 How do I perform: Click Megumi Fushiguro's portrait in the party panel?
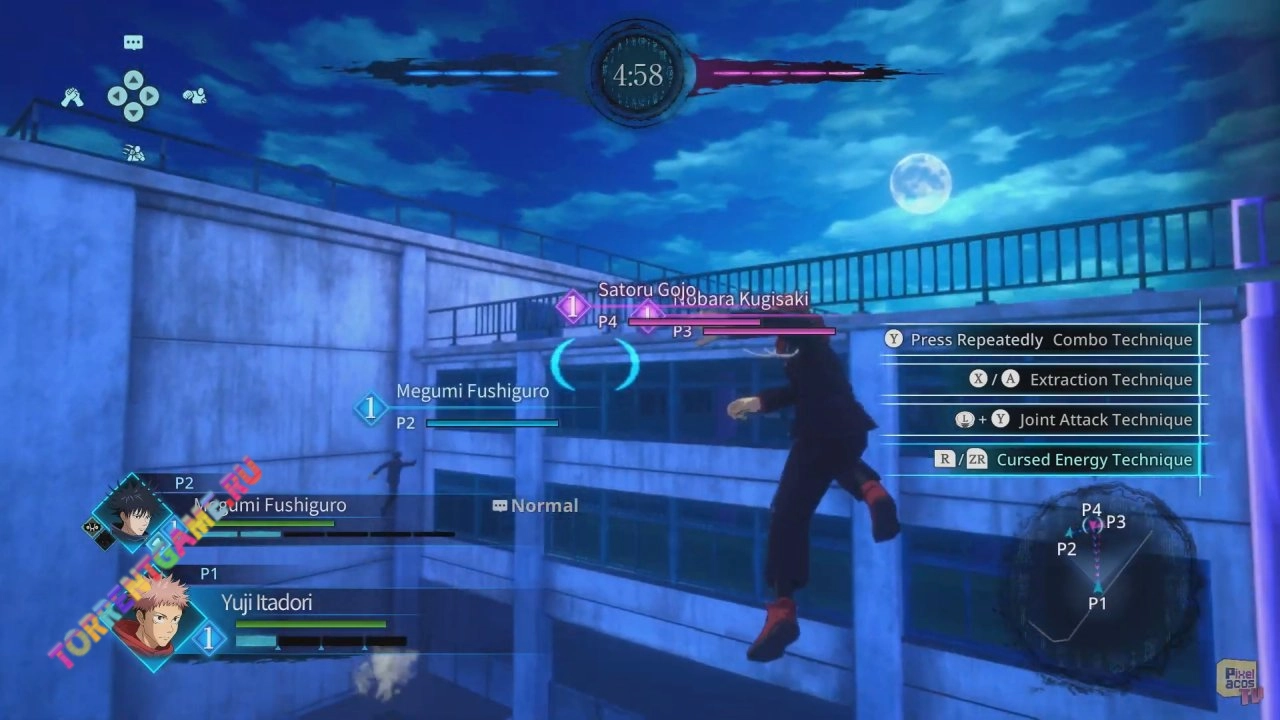pyautogui.click(x=133, y=510)
